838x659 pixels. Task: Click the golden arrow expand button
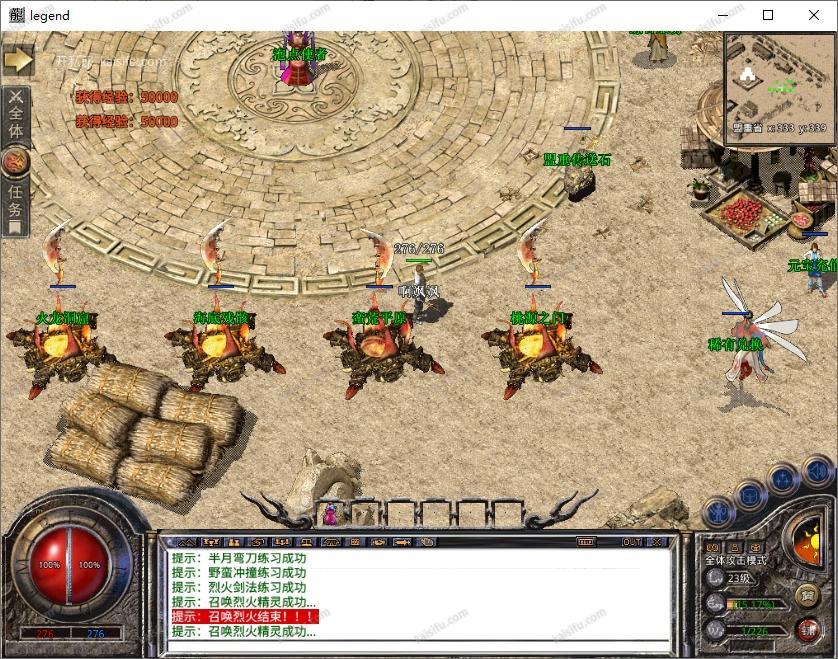(18, 59)
